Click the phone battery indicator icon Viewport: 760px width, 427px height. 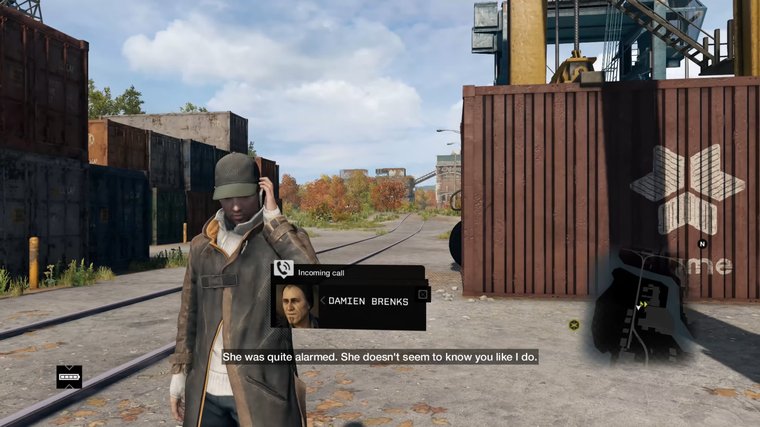[69, 377]
